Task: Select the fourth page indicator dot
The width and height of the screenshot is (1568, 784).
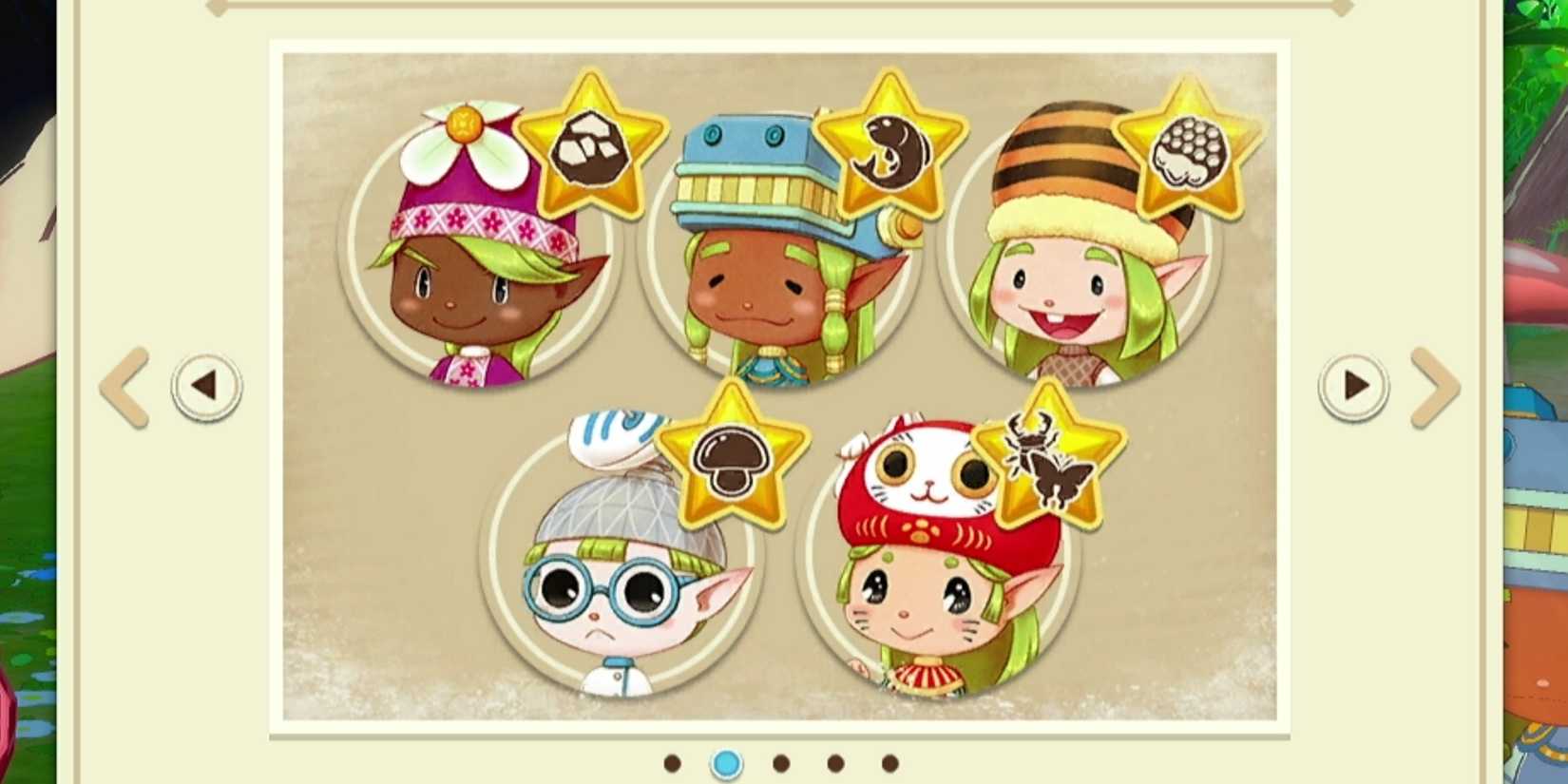Action: coord(835,761)
